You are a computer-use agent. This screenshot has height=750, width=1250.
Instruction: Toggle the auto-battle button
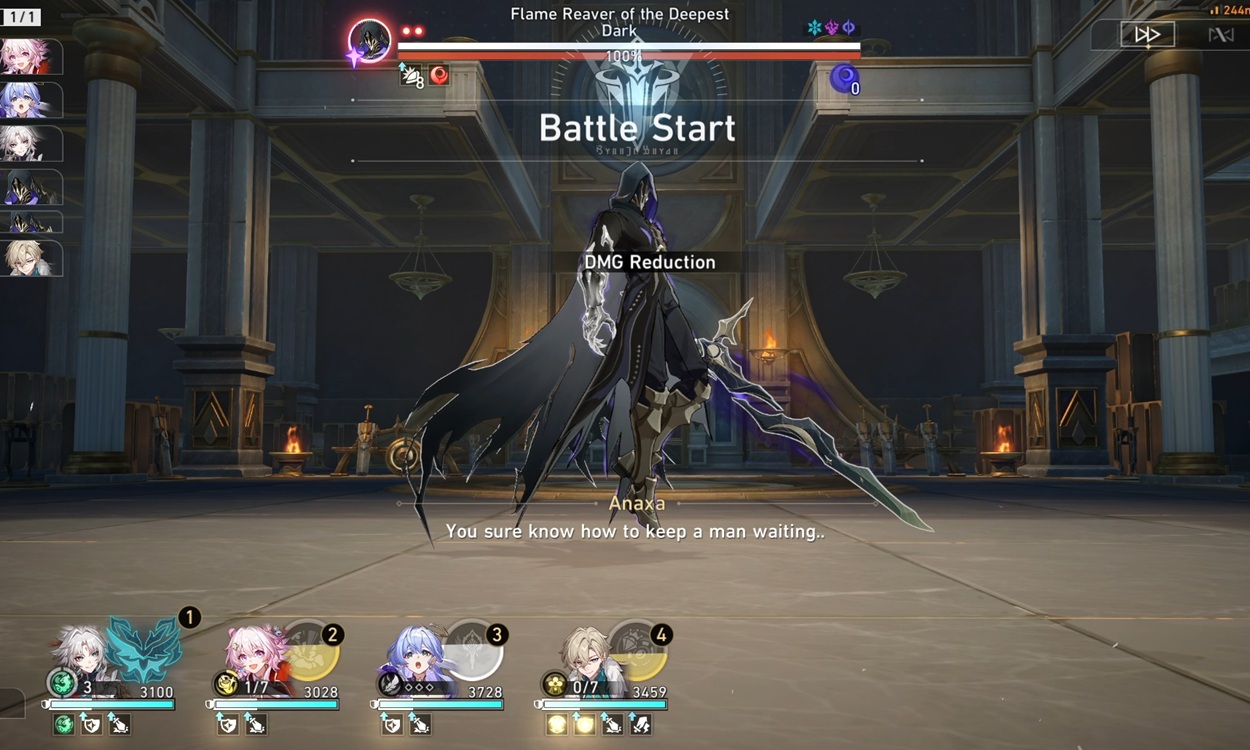pos(1220,35)
